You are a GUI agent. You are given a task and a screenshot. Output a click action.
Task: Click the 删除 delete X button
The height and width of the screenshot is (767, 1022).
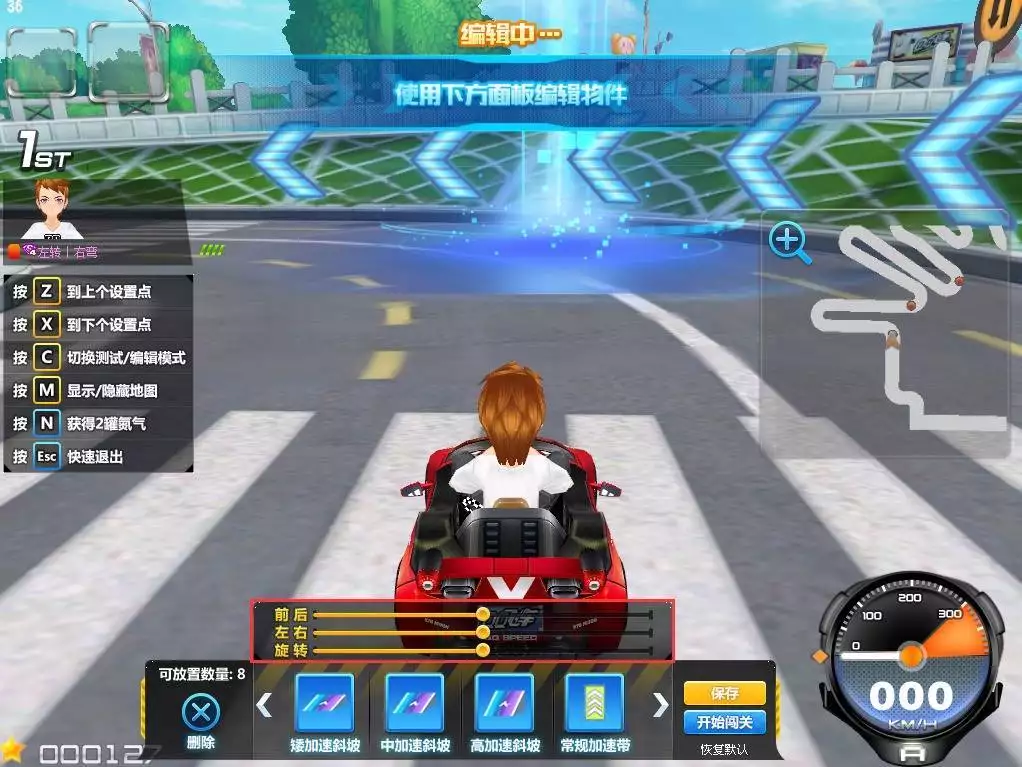pyautogui.click(x=201, y=713)
